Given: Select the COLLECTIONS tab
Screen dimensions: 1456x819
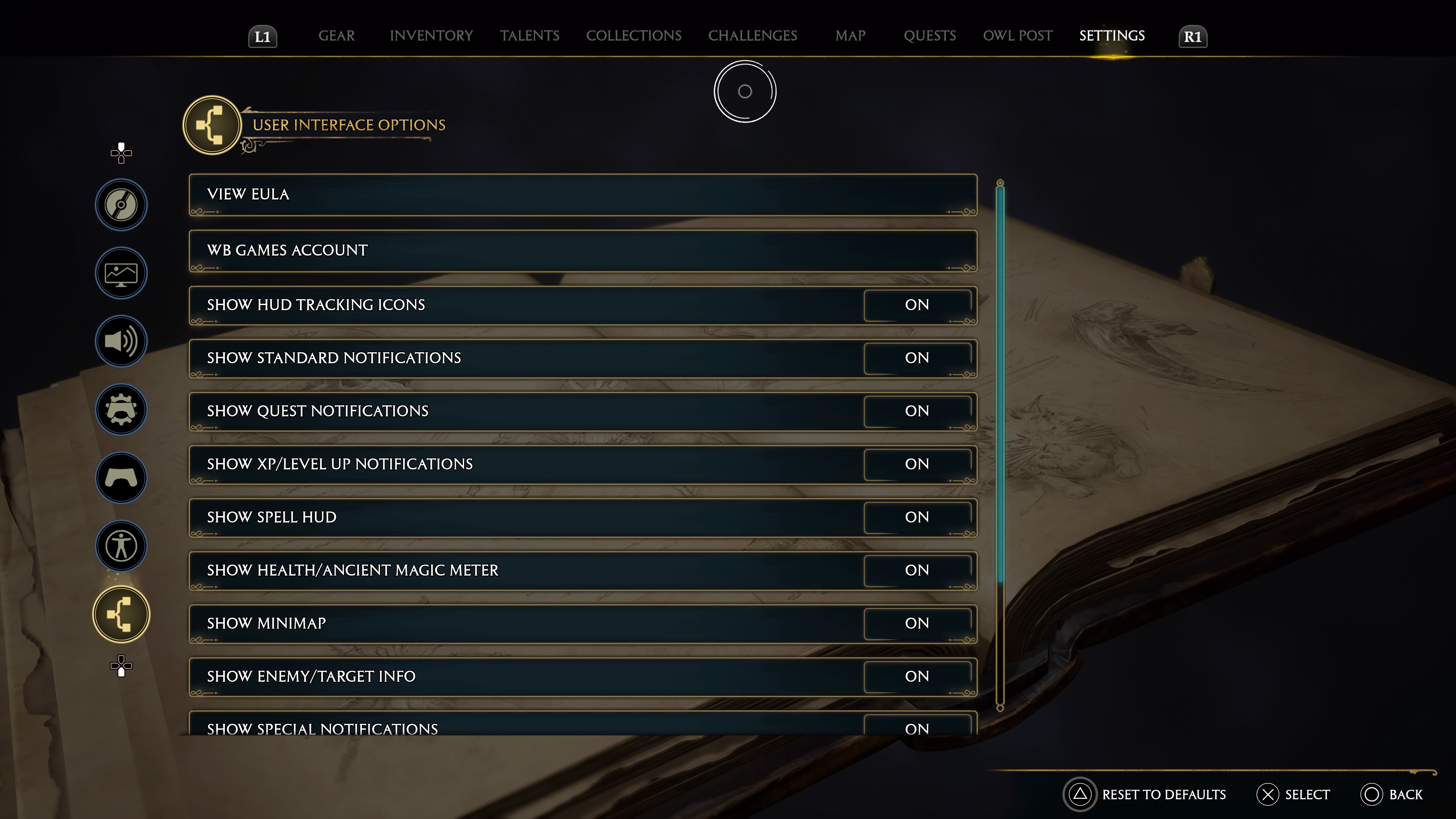Looking at the screenshot, I should (x=634, y=36).
